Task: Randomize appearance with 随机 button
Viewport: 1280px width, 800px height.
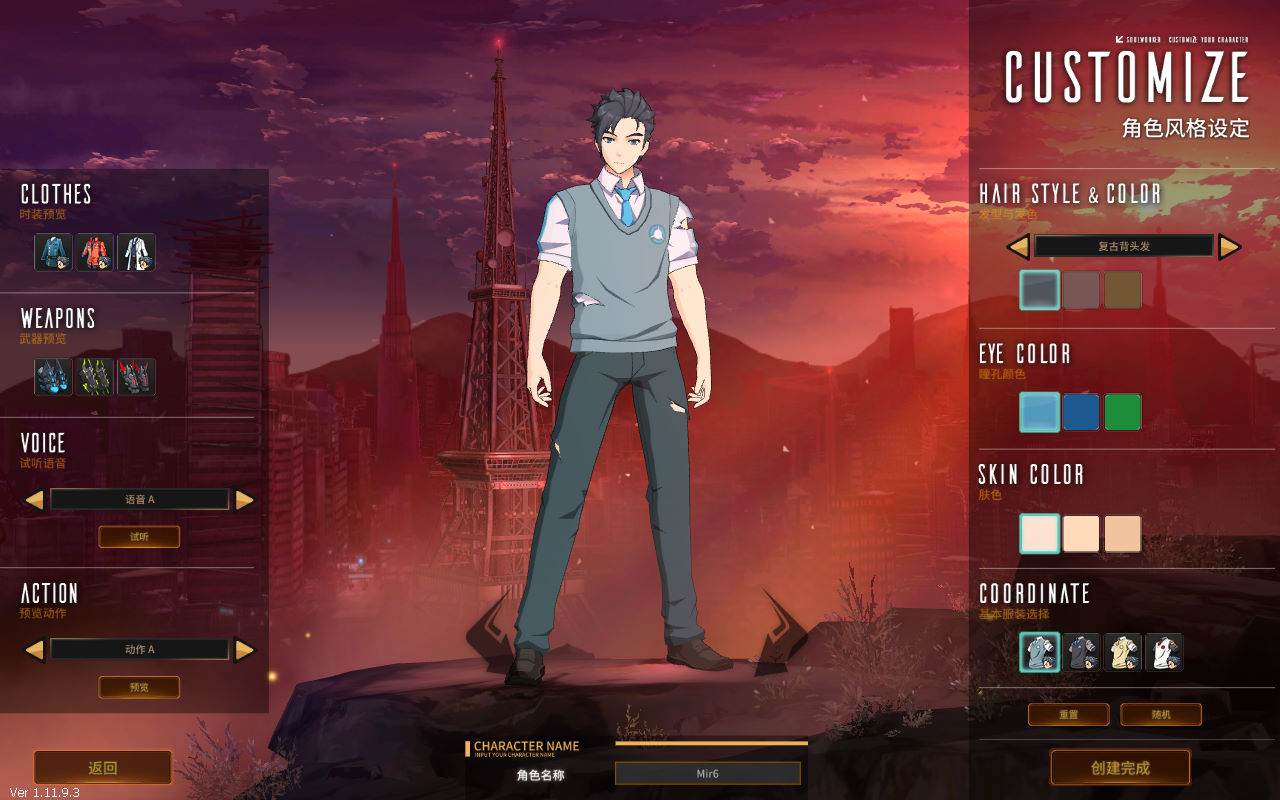Action: 1161,715
